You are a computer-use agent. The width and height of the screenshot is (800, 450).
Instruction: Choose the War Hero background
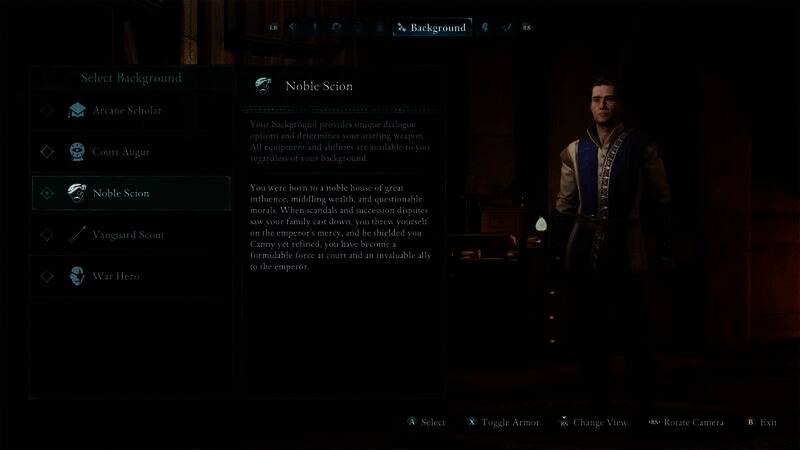(116, 276)
